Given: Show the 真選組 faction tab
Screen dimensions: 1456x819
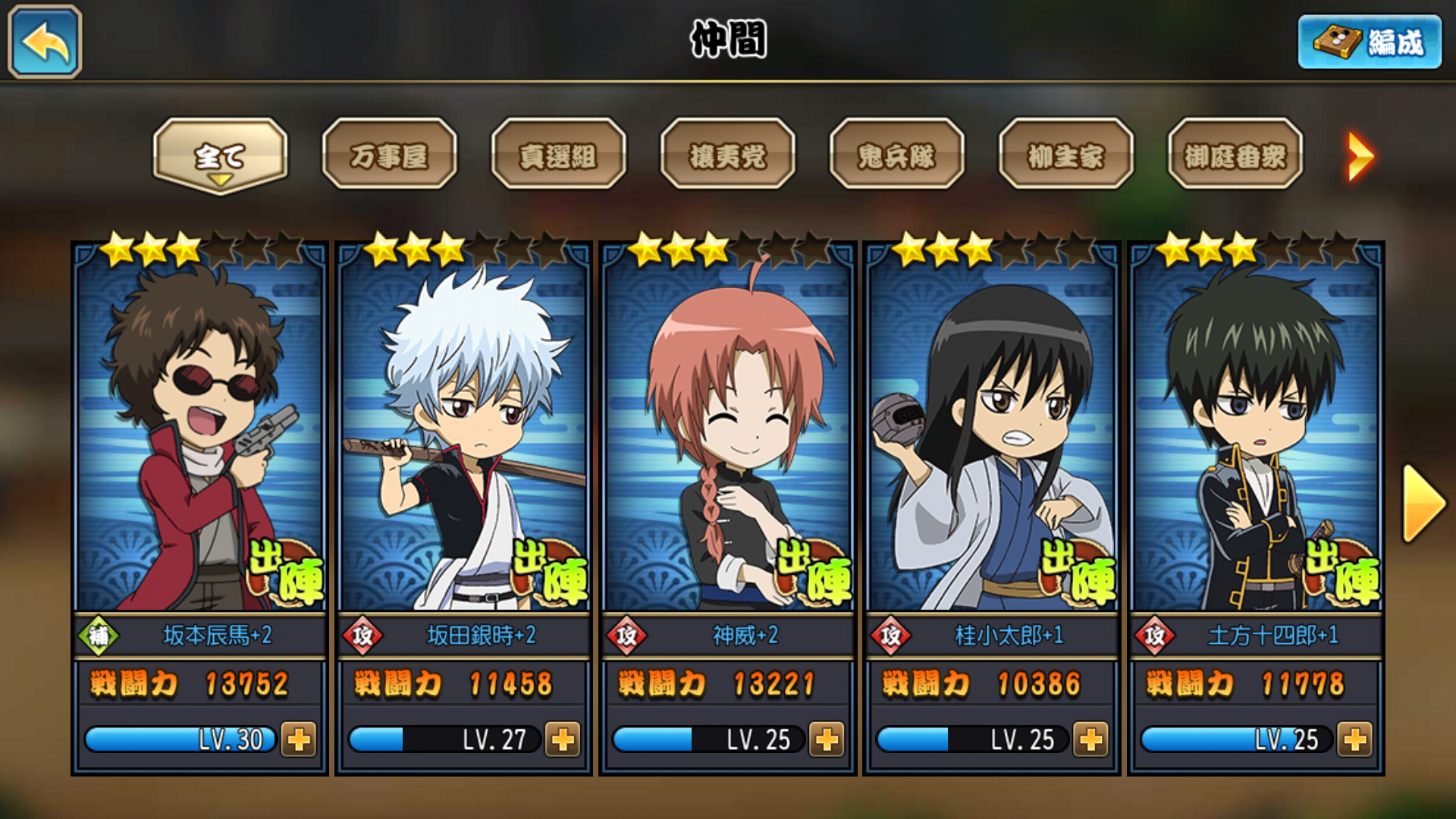Looking at the screenshot, I should click(558, 155).
